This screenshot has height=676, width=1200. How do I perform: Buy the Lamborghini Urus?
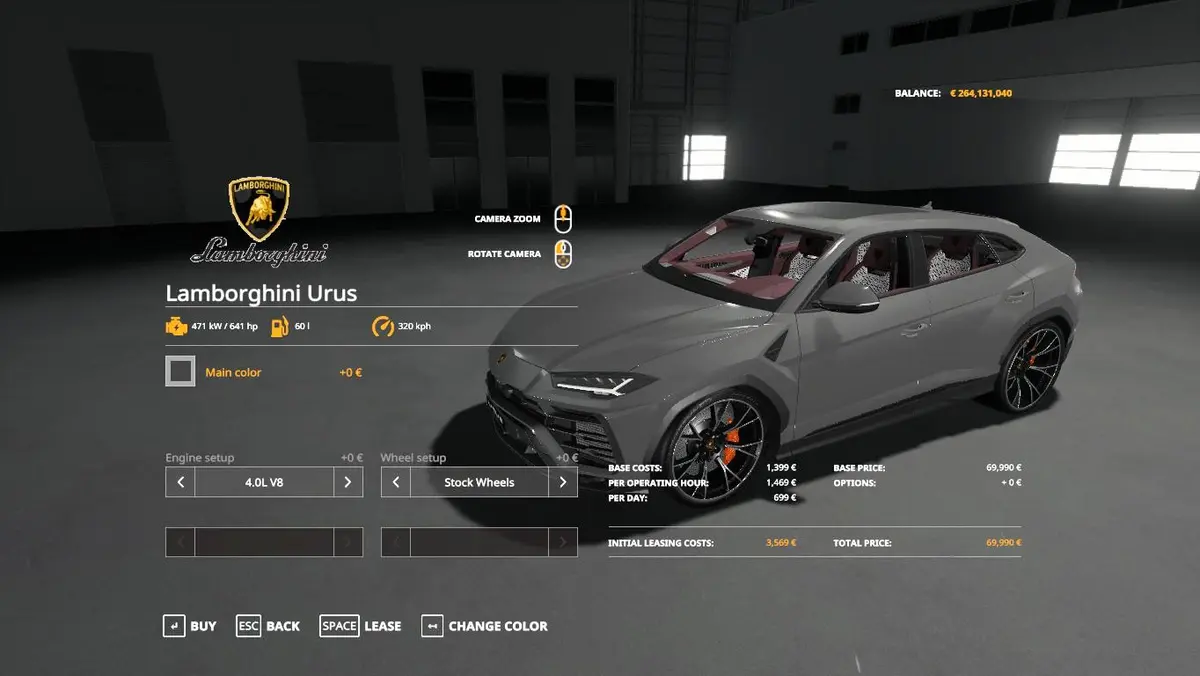[189, 626]
